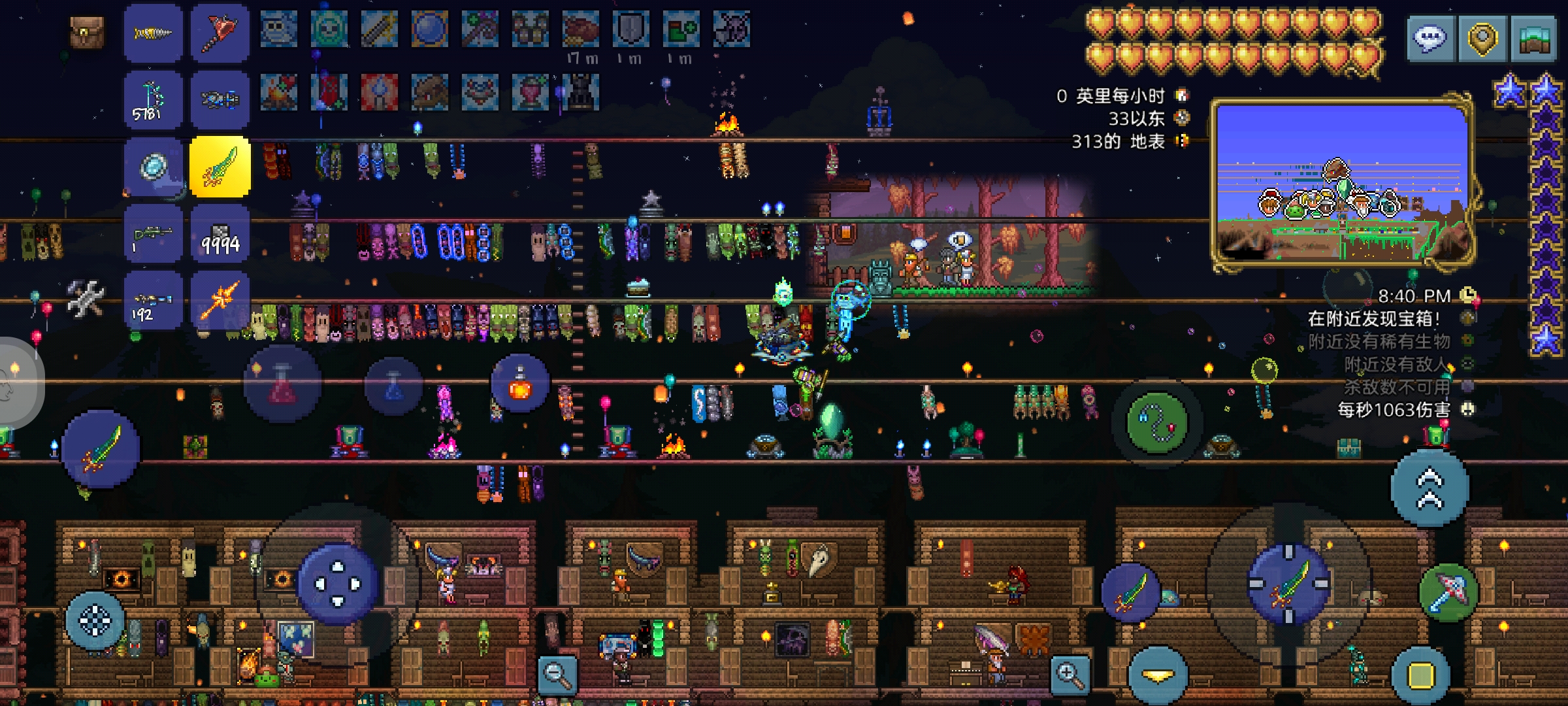Select the item stack showing 9994
1568x706 pixels.
point(220,234)
